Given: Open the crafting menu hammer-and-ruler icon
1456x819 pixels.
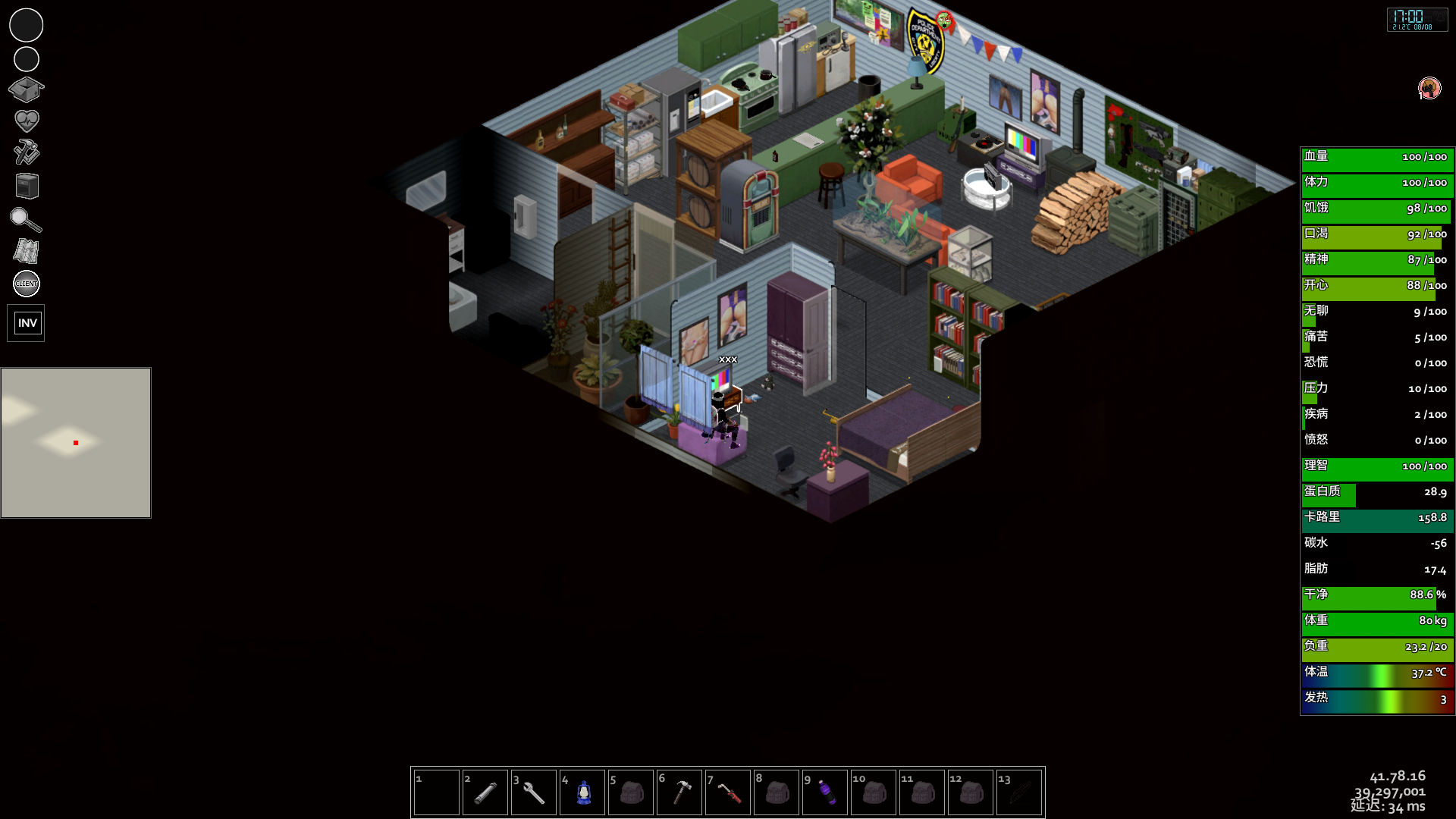Looking at the screenshot, I should [26, 152].
